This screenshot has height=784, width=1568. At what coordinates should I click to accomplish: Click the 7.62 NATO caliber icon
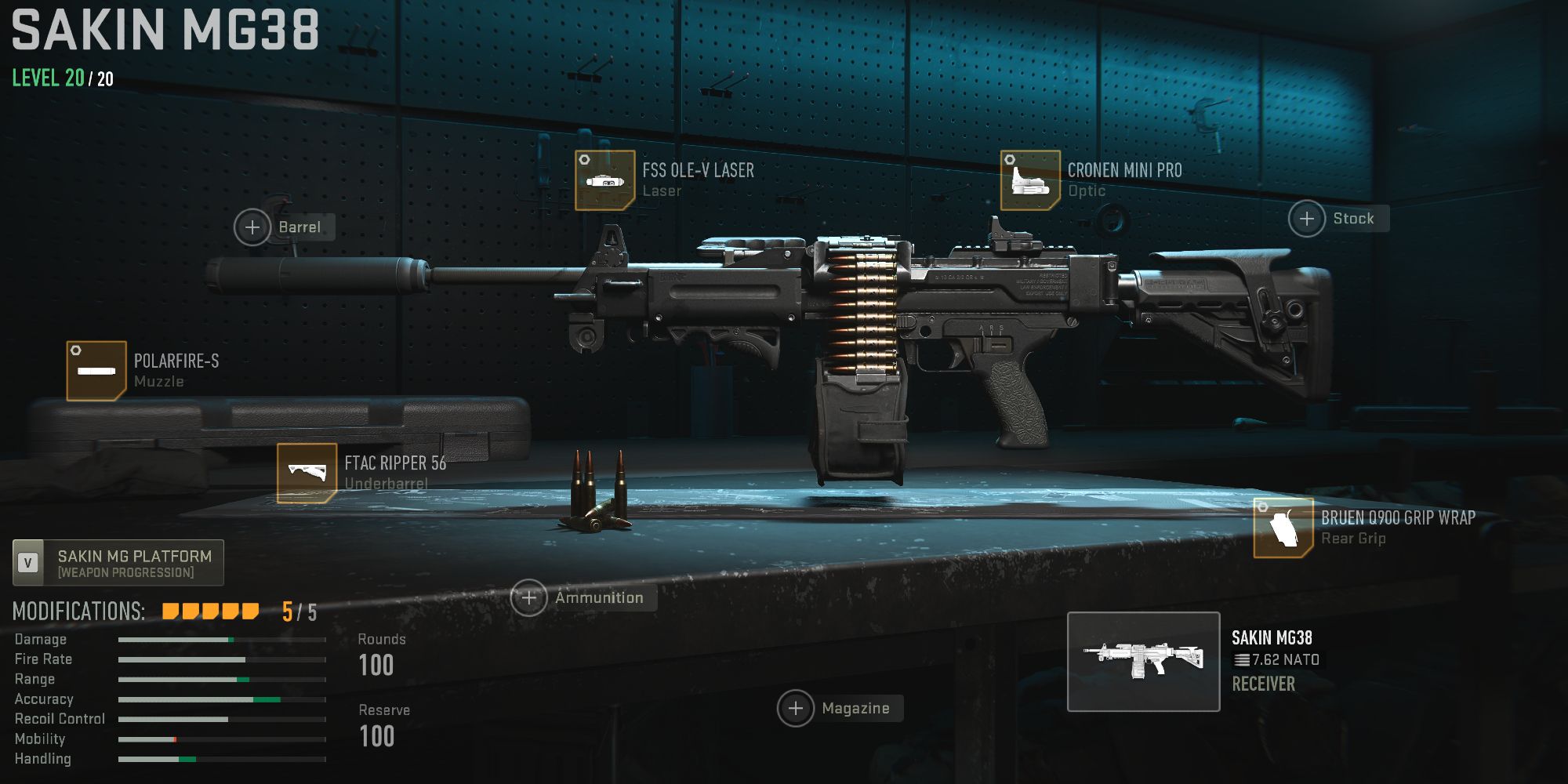[x=1243, y=659]
